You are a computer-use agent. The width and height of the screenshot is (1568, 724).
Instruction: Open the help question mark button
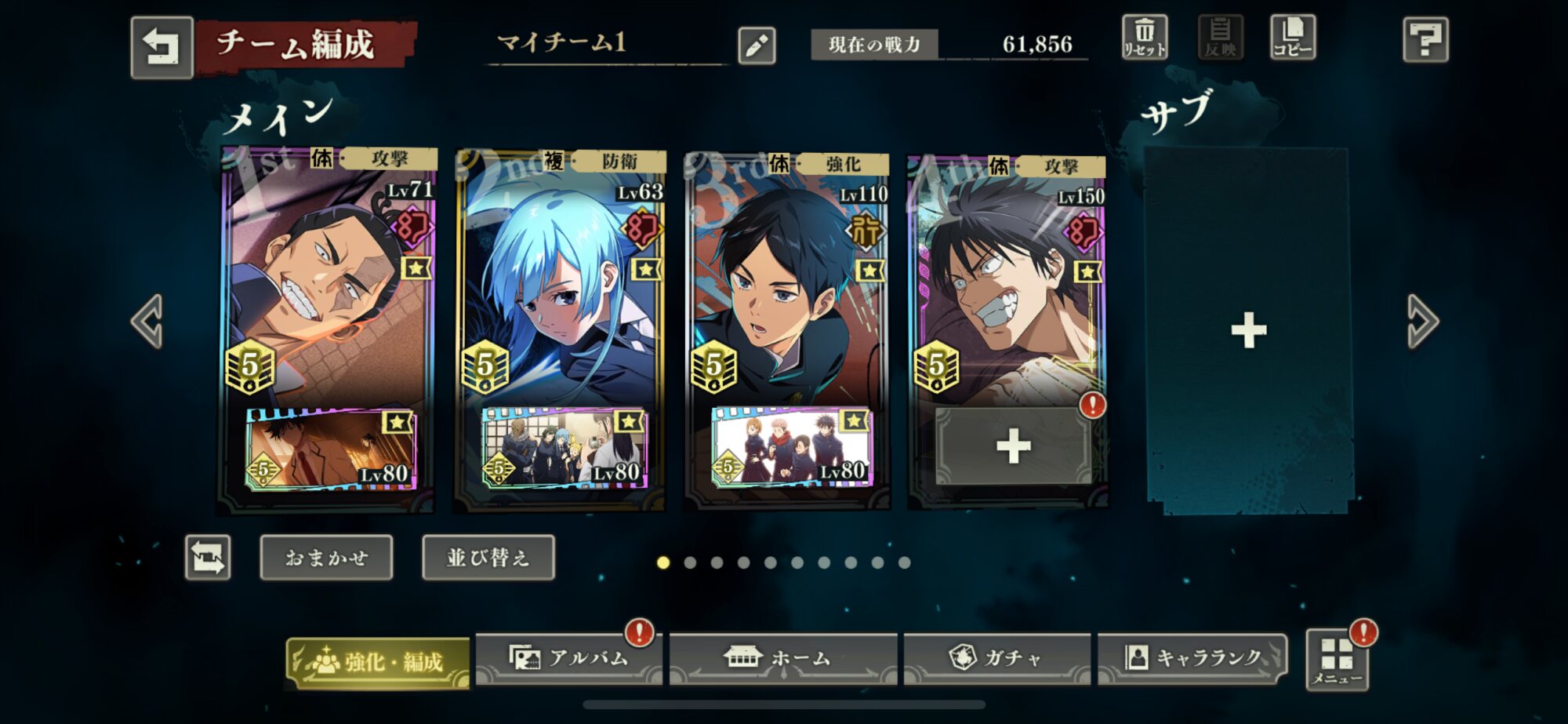(1425, 39)
